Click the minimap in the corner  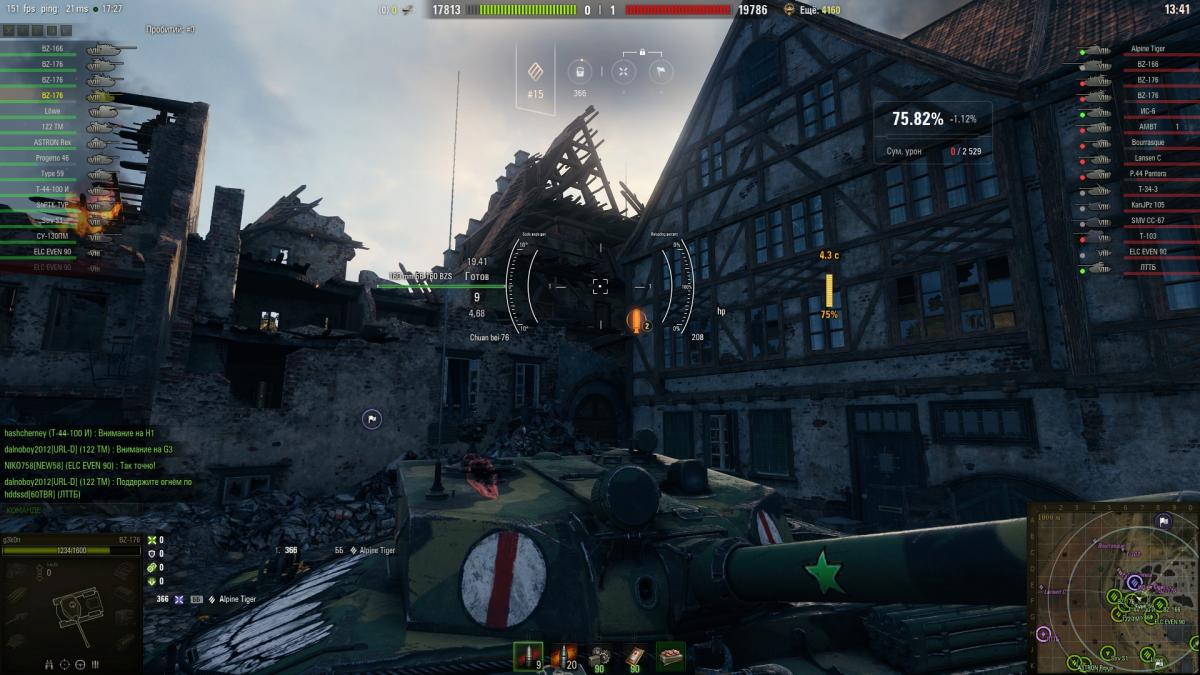[x=1112, y=588]
